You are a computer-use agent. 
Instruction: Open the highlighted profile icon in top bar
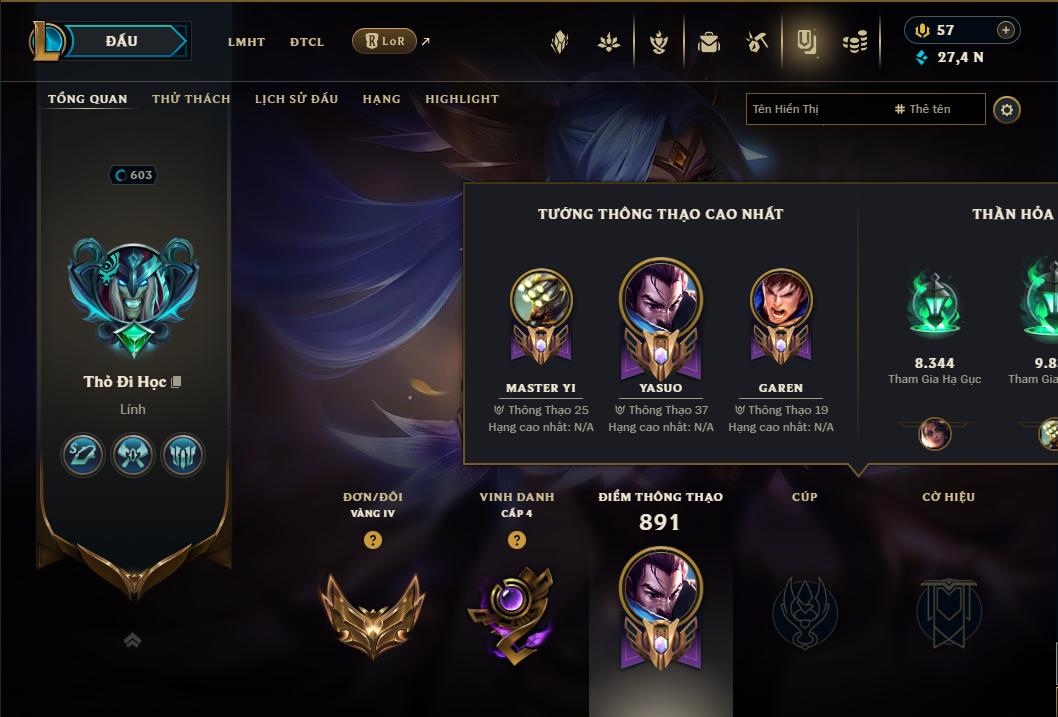[806, 42]
